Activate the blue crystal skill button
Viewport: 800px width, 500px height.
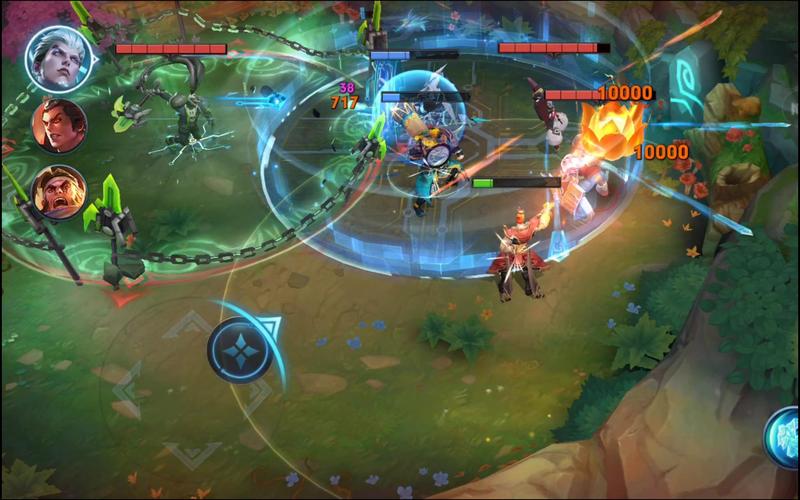click(784, 437)
